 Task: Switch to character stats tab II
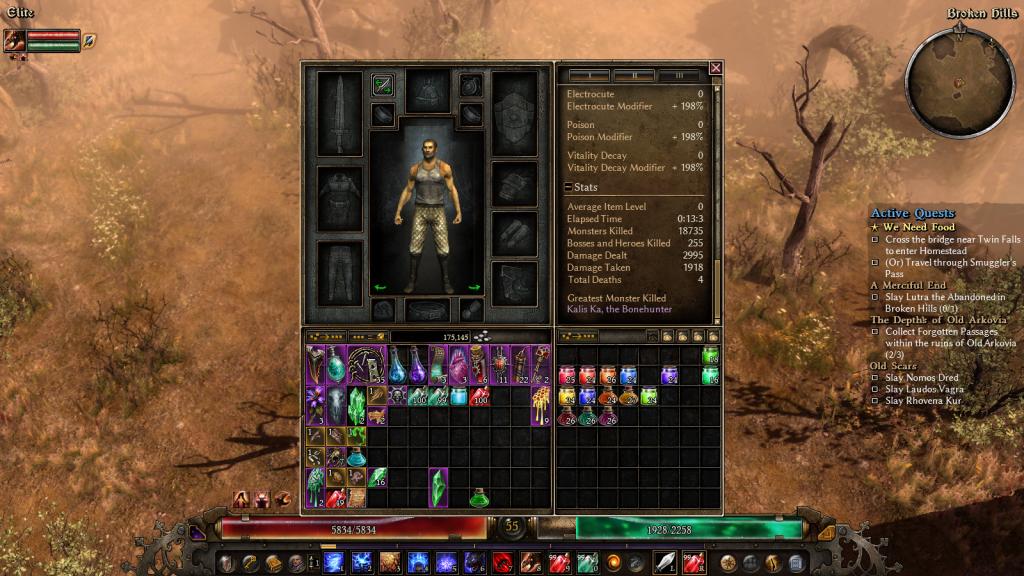point(633,75)
